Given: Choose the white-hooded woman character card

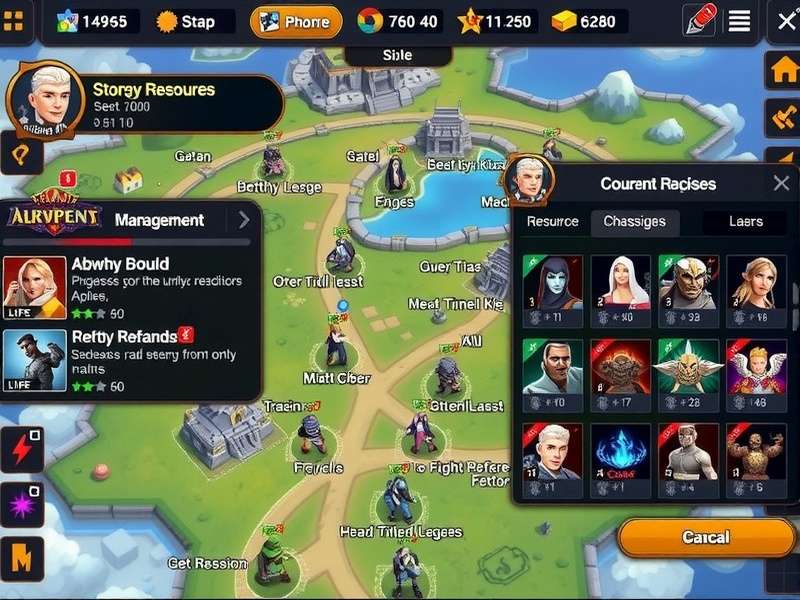Looking at the screenshot, I should pos(620,288).
